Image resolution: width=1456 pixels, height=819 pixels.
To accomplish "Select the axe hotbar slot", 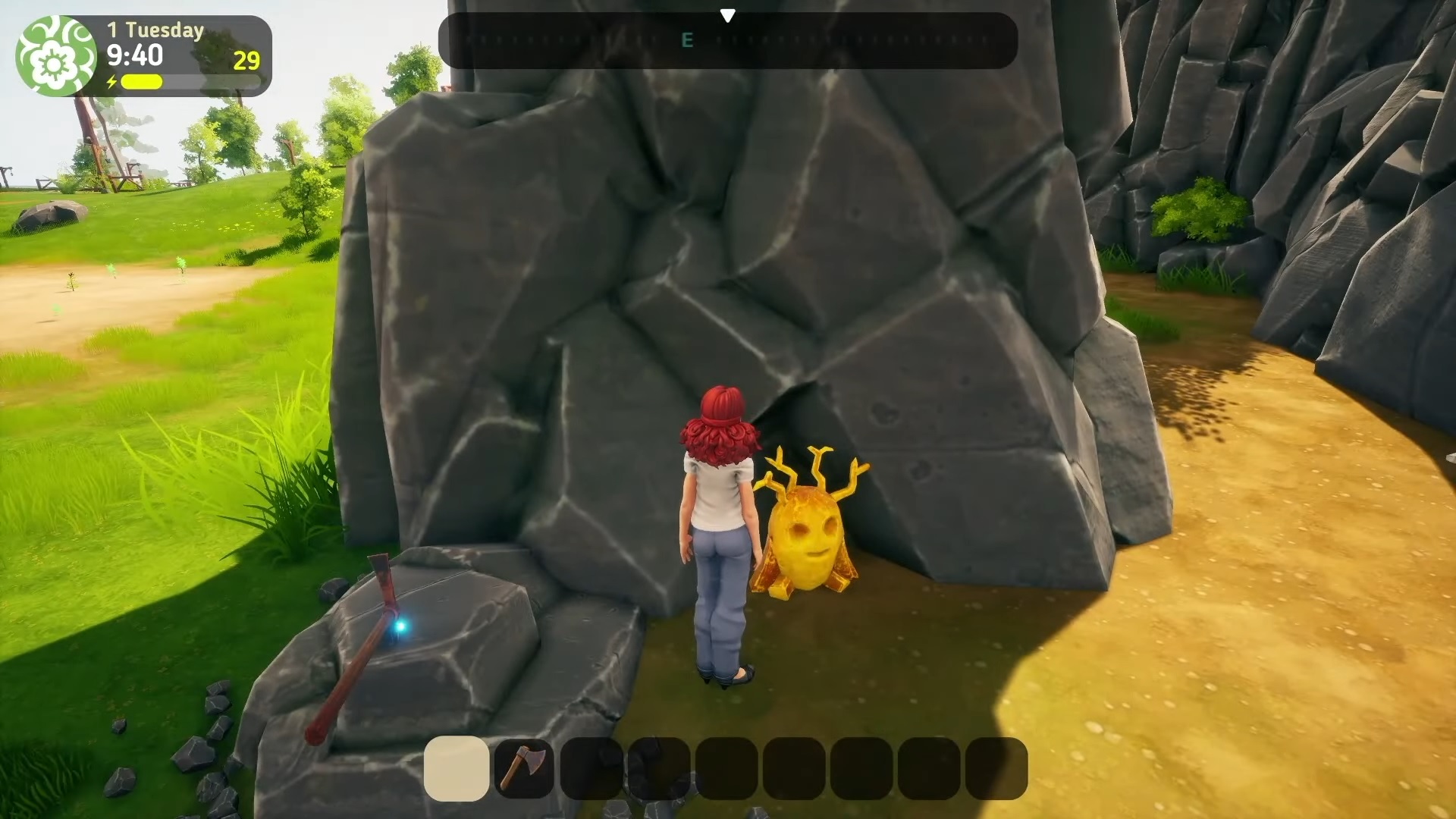I will (523, 768).
